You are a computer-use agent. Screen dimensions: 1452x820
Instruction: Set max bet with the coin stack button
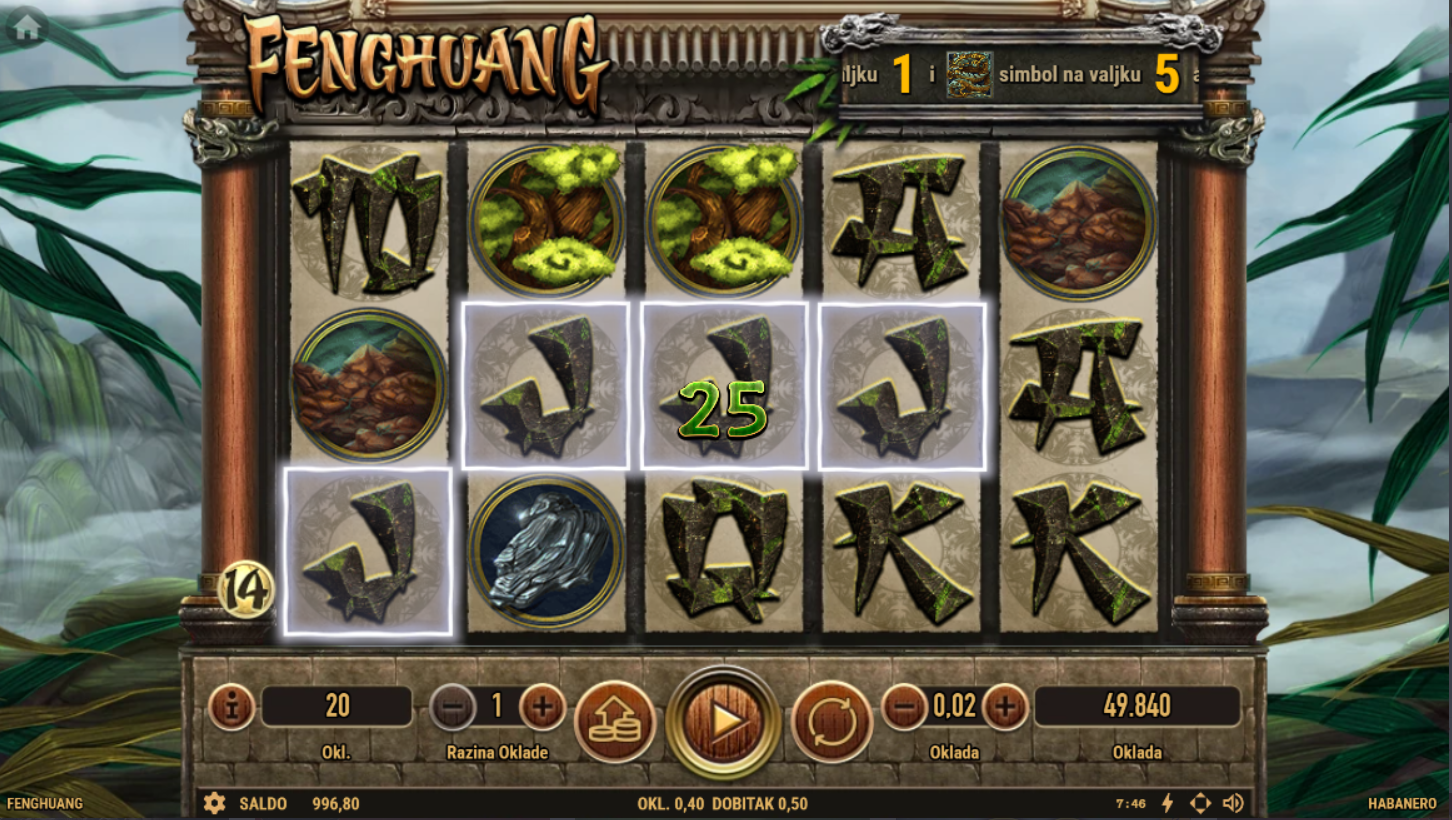tap(615, 721)
